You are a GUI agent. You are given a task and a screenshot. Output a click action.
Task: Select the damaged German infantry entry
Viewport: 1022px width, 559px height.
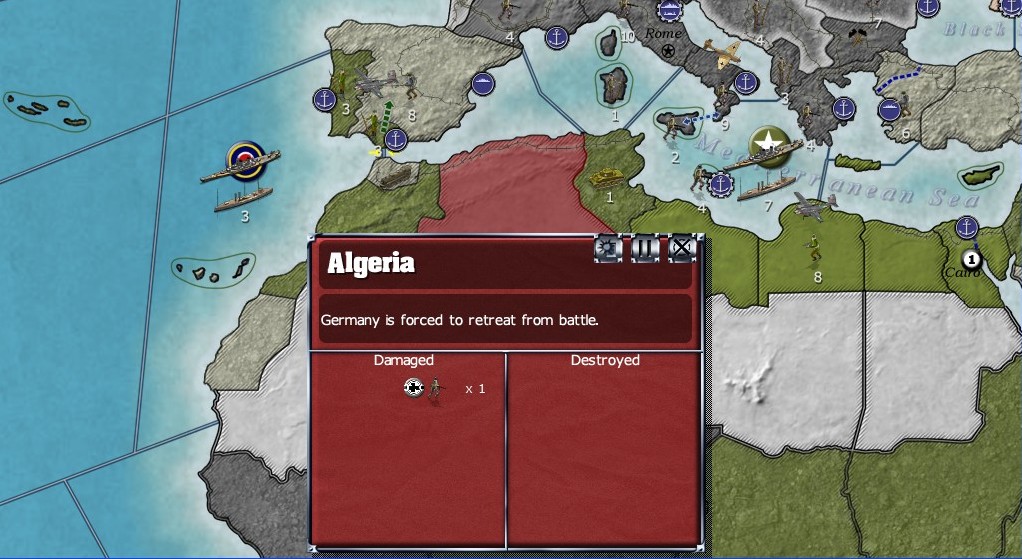click(x=436, y=388)
